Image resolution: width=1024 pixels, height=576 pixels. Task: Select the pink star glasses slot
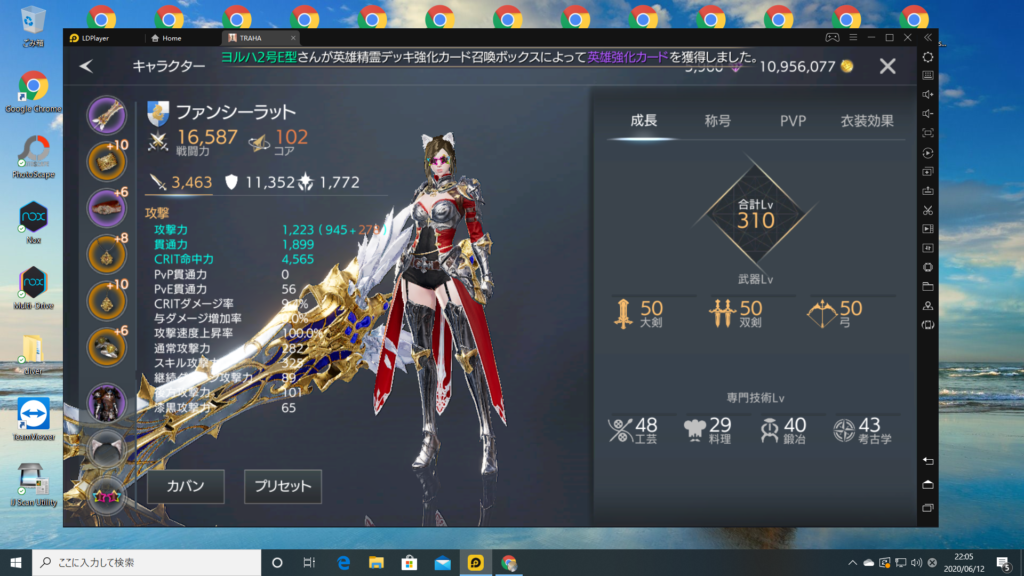(106, 493)
